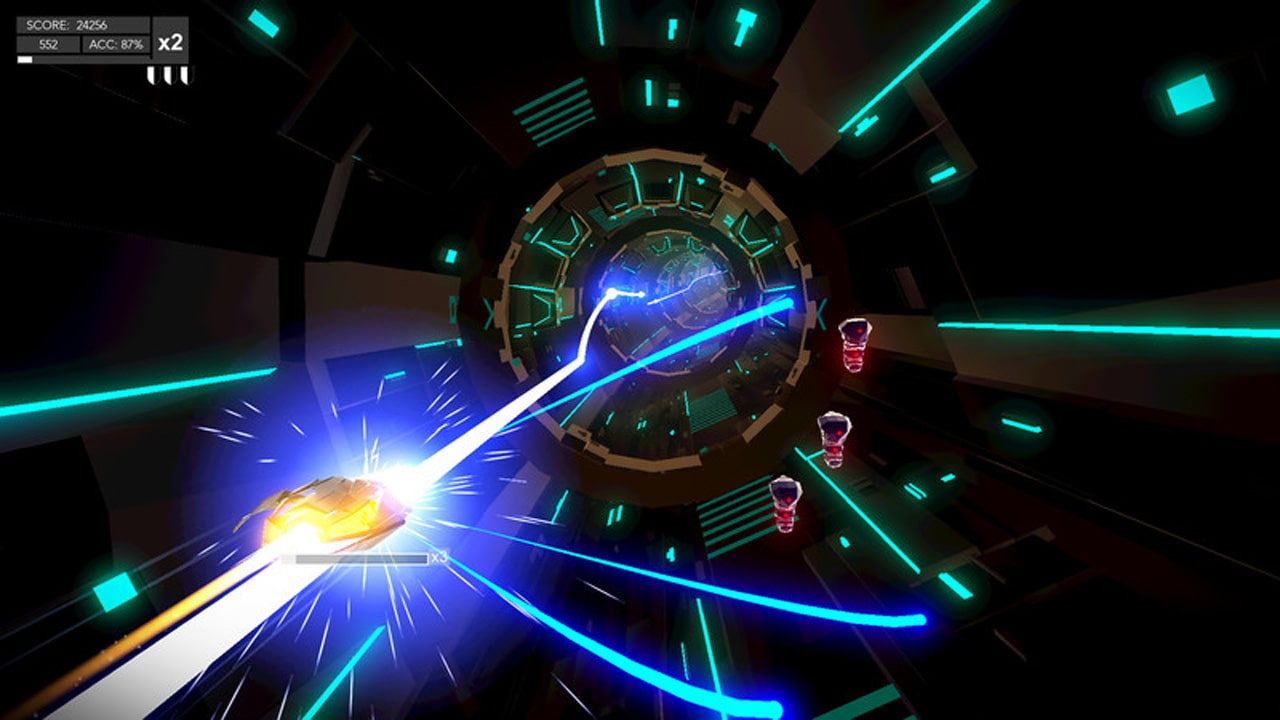Select the topmost red enemy on the right
The image size is (1280, 720).
(855, 345)
